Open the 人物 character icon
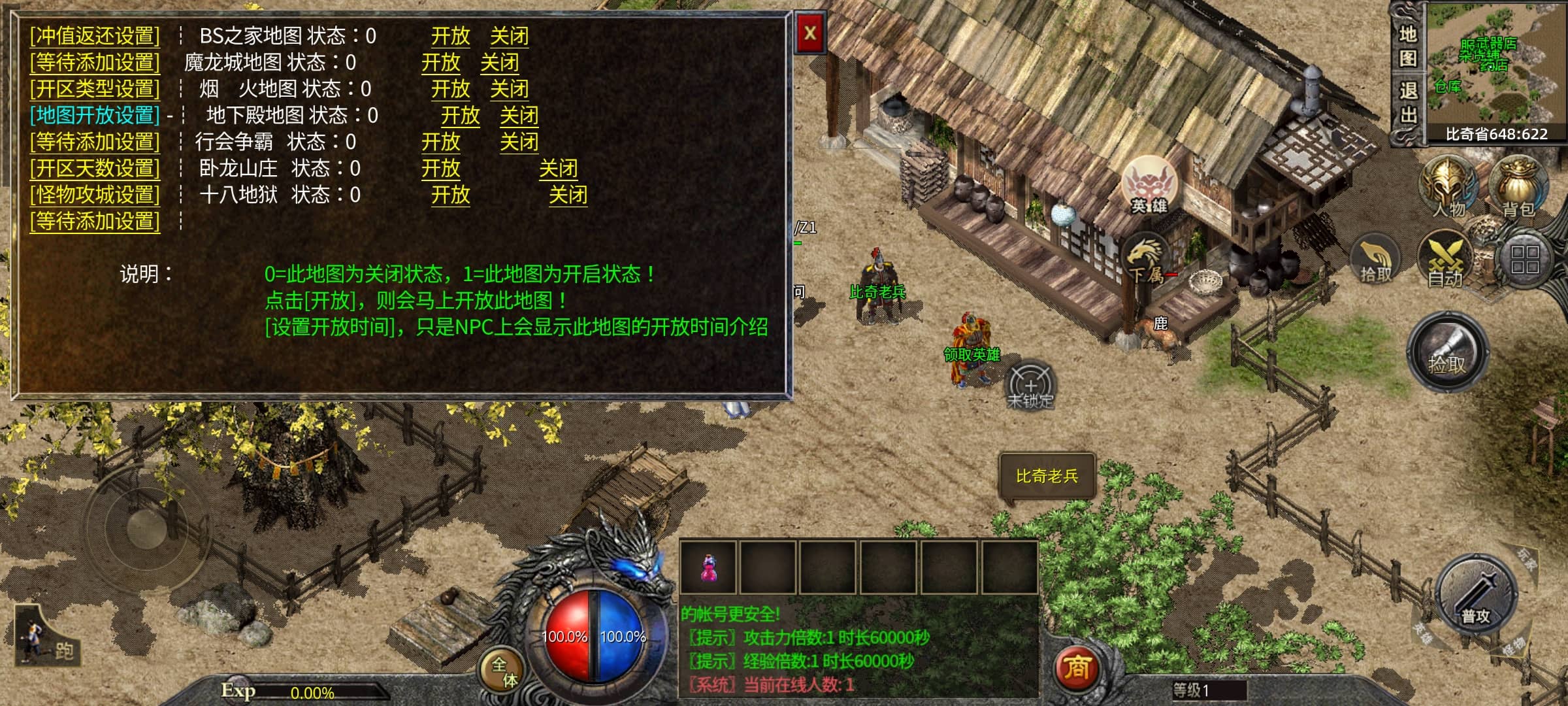Image resolution: width=1568 pixels, height=706 pixels. tap(1449, 188)
